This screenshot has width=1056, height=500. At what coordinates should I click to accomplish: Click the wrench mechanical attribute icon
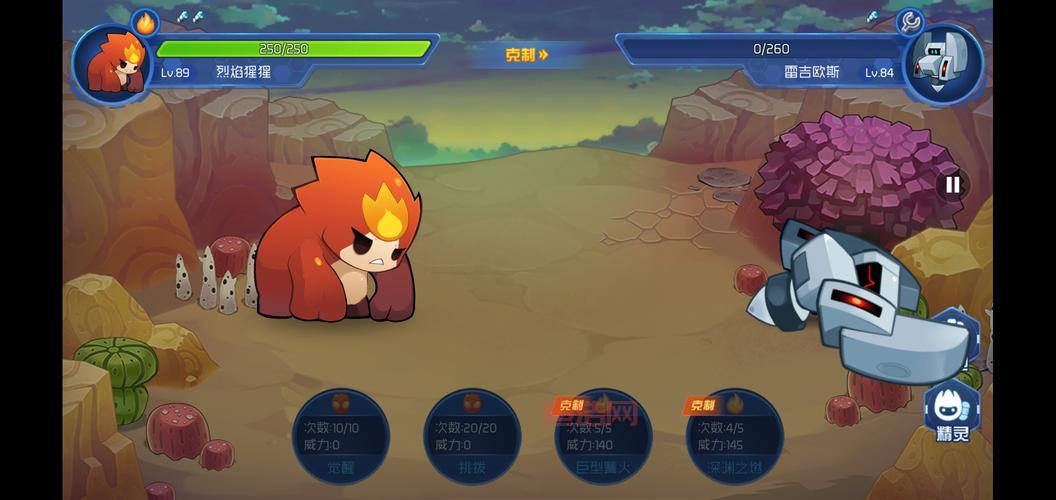910,22
